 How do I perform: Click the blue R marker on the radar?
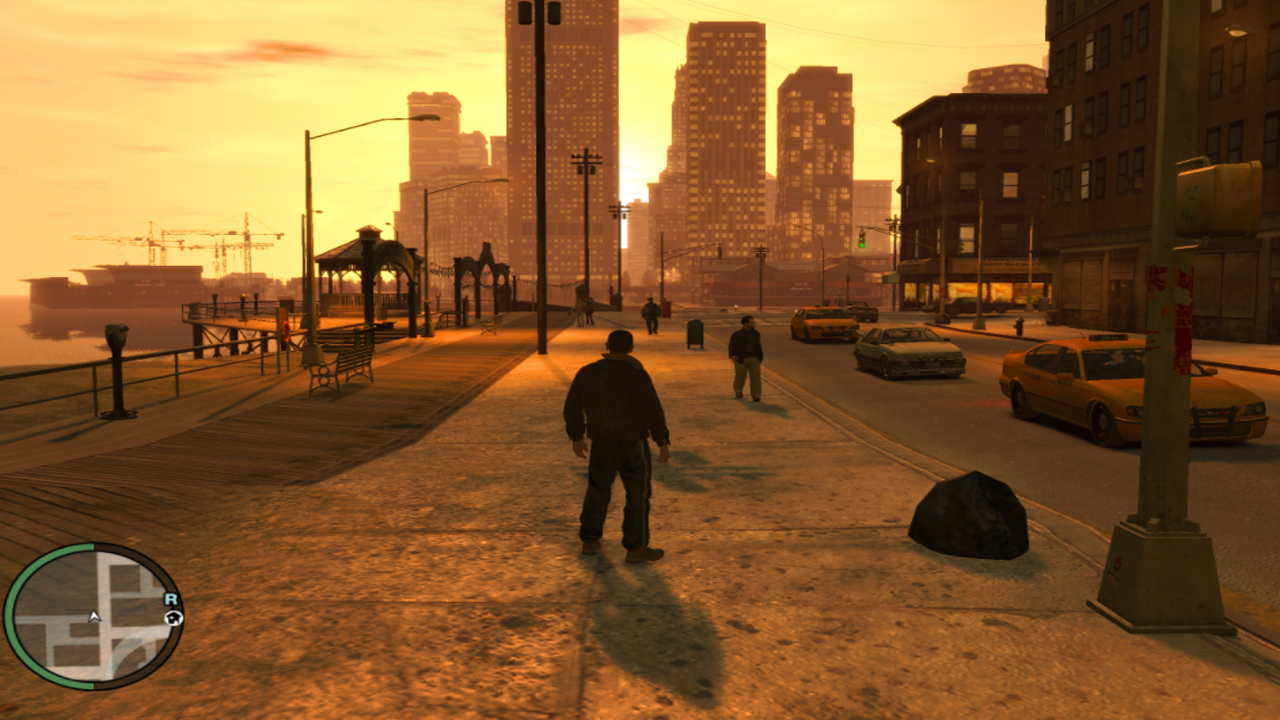pyautogui.click(x=171, y=599)
